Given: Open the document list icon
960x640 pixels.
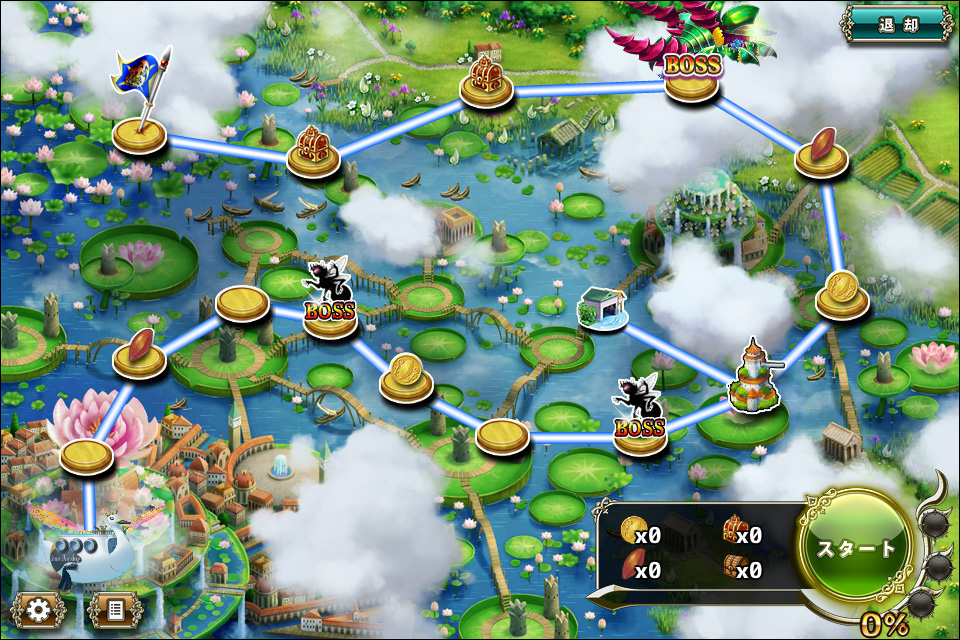Looking at the screenshot, I should tap(114, 609).
